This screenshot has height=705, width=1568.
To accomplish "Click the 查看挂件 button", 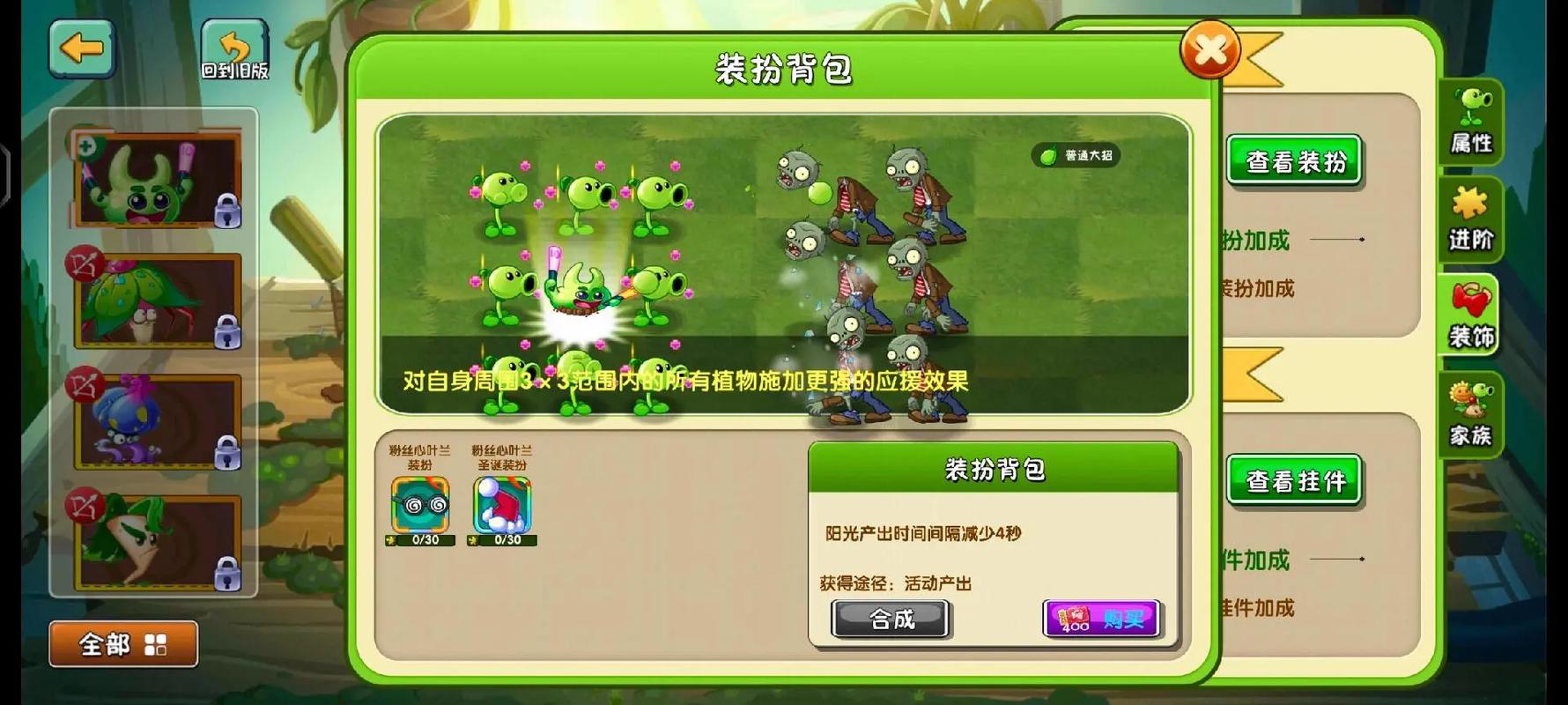I will [x=1293, y=480].
